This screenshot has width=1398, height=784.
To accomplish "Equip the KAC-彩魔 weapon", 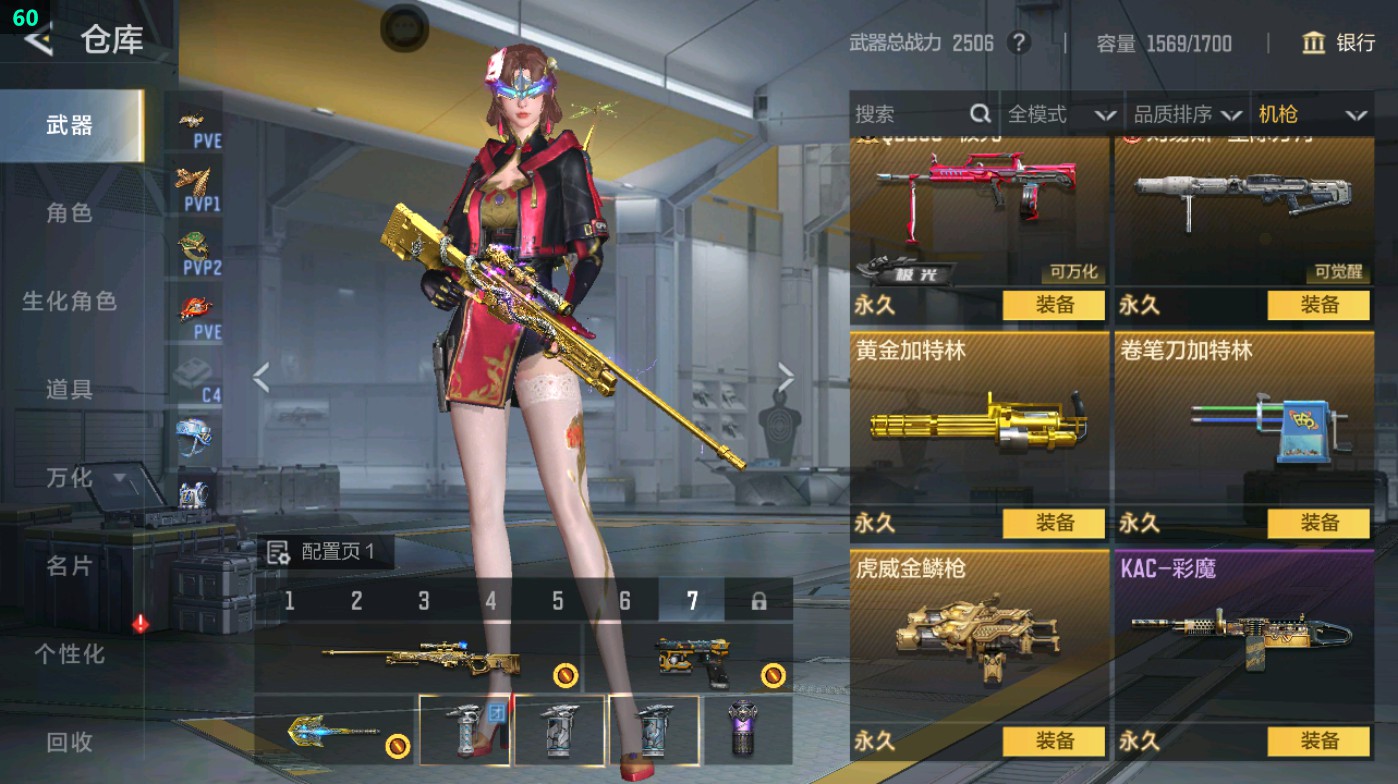I will coord(1318,742).
